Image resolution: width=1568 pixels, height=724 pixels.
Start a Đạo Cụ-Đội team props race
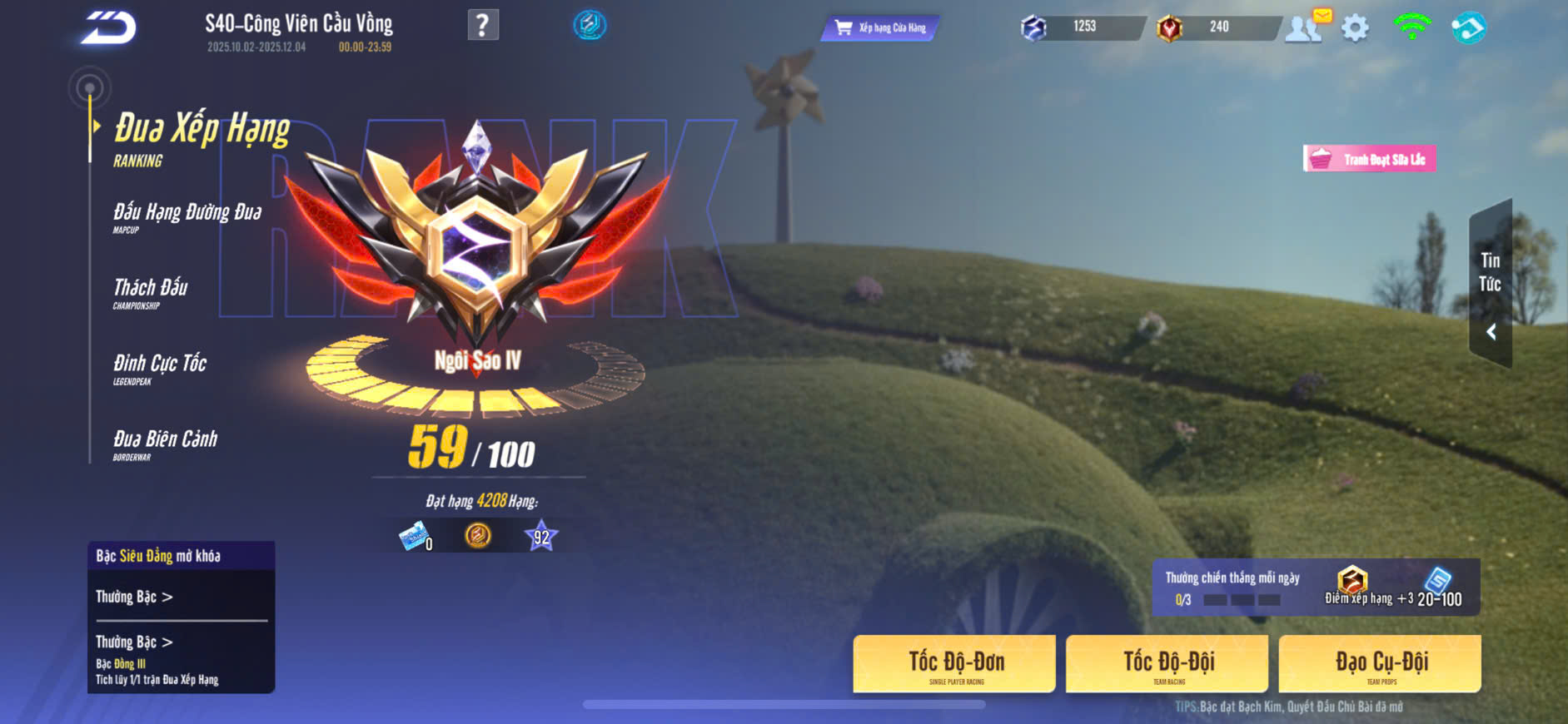pos(1380,664)
